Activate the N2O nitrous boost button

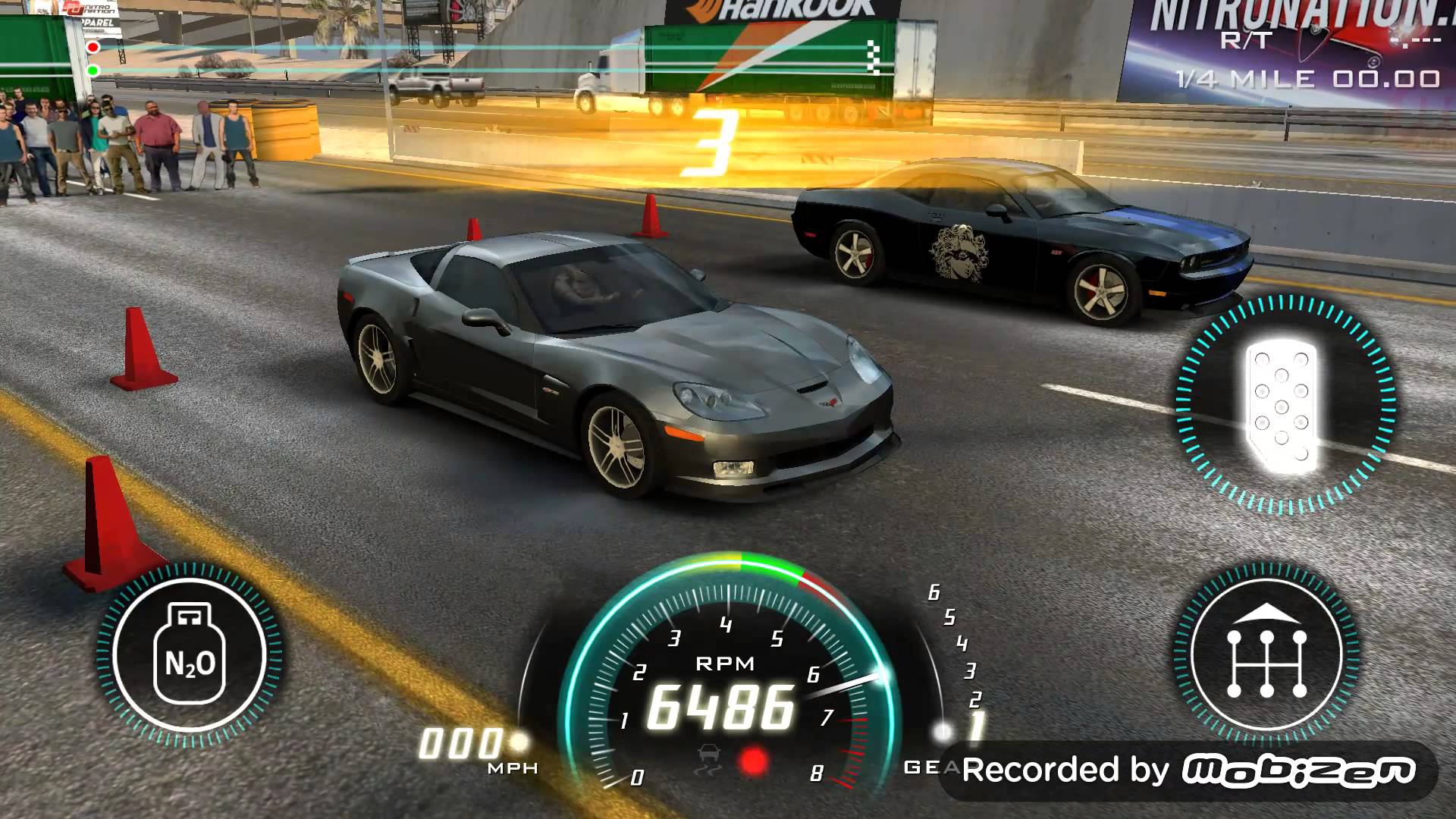coord(190,655)
